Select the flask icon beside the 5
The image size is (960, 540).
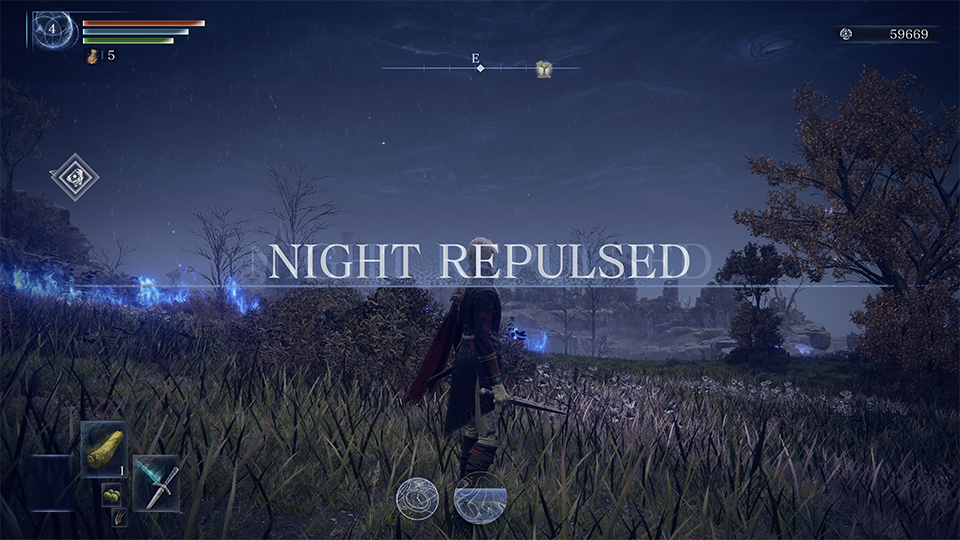pos(93,56)
